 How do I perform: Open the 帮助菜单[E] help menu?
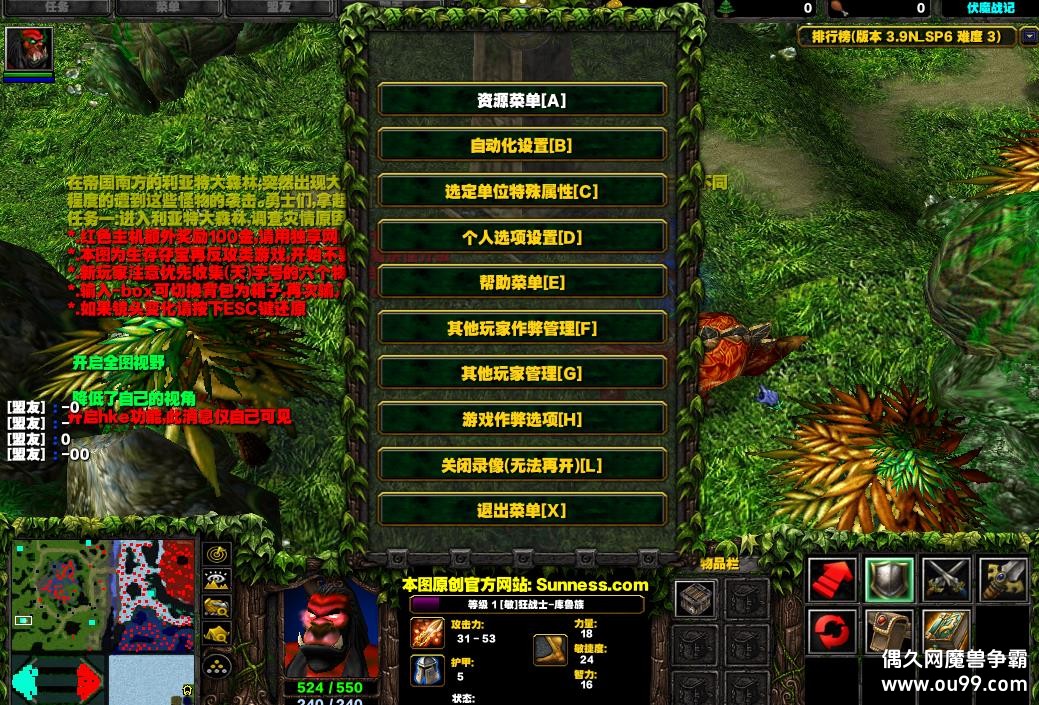(521, 282)
